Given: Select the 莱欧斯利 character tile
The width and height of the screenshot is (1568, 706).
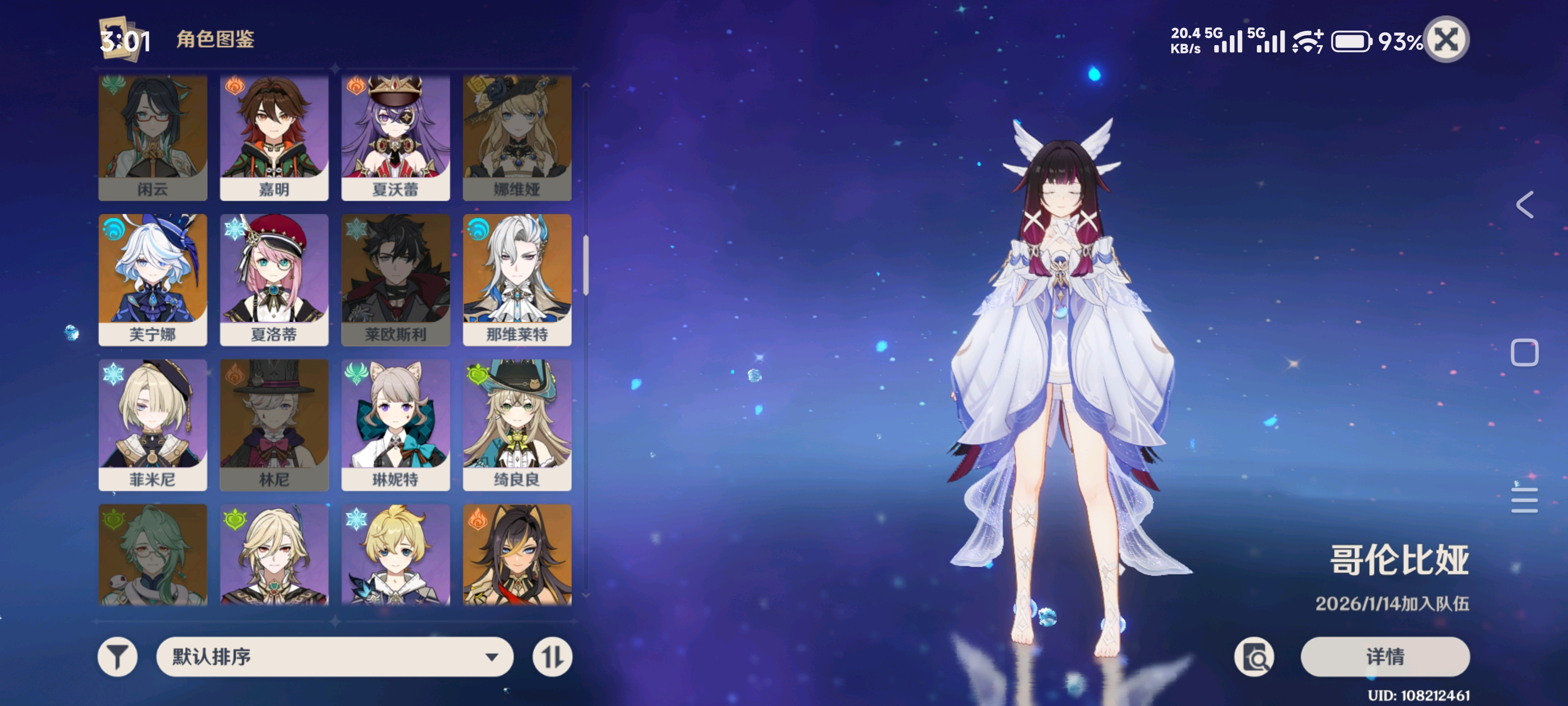Looking at the screenshot, I should click(x=395, y=279).
